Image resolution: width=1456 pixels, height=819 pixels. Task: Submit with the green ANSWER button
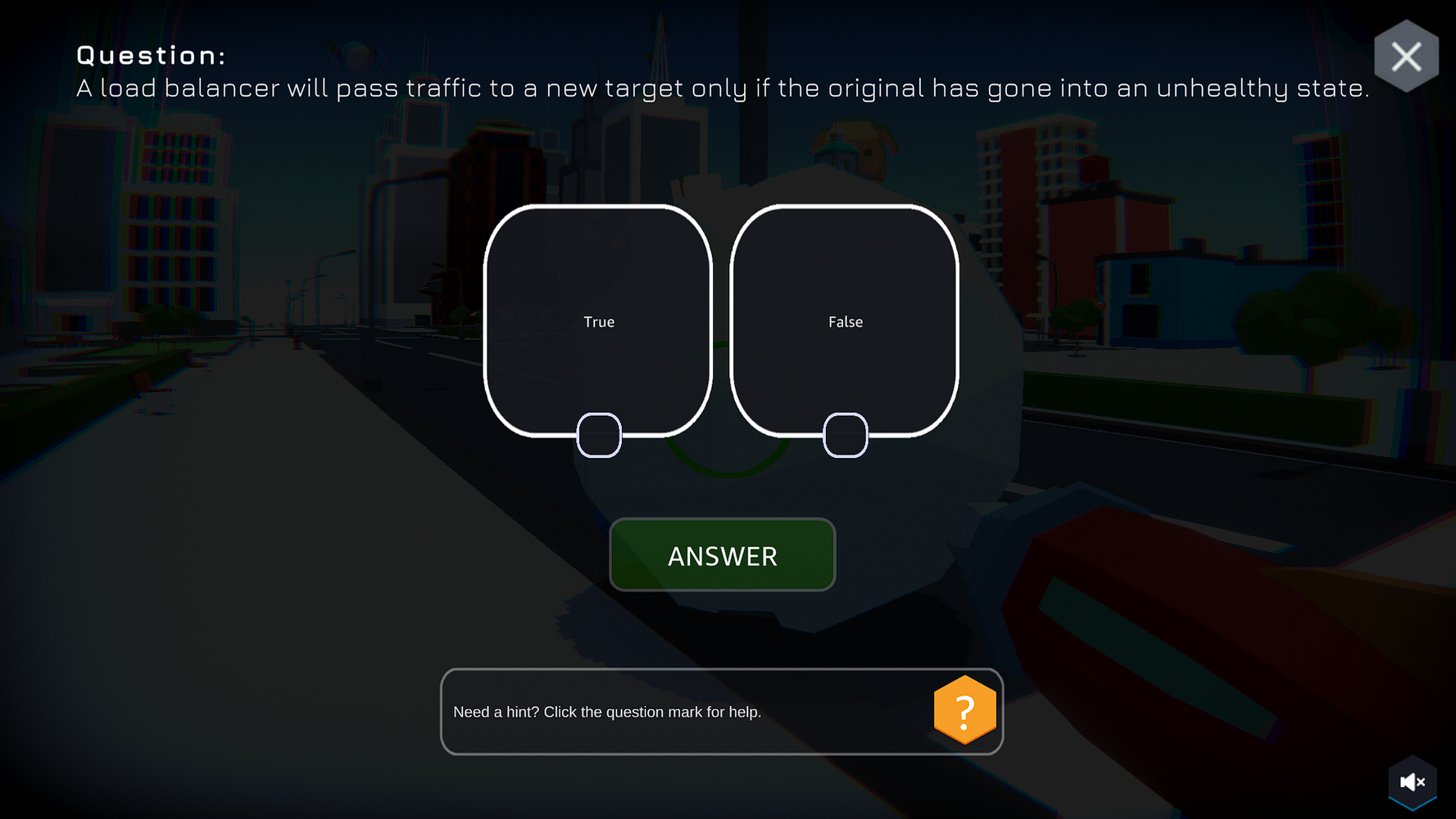pyautogui.click(x=722, y=555)
